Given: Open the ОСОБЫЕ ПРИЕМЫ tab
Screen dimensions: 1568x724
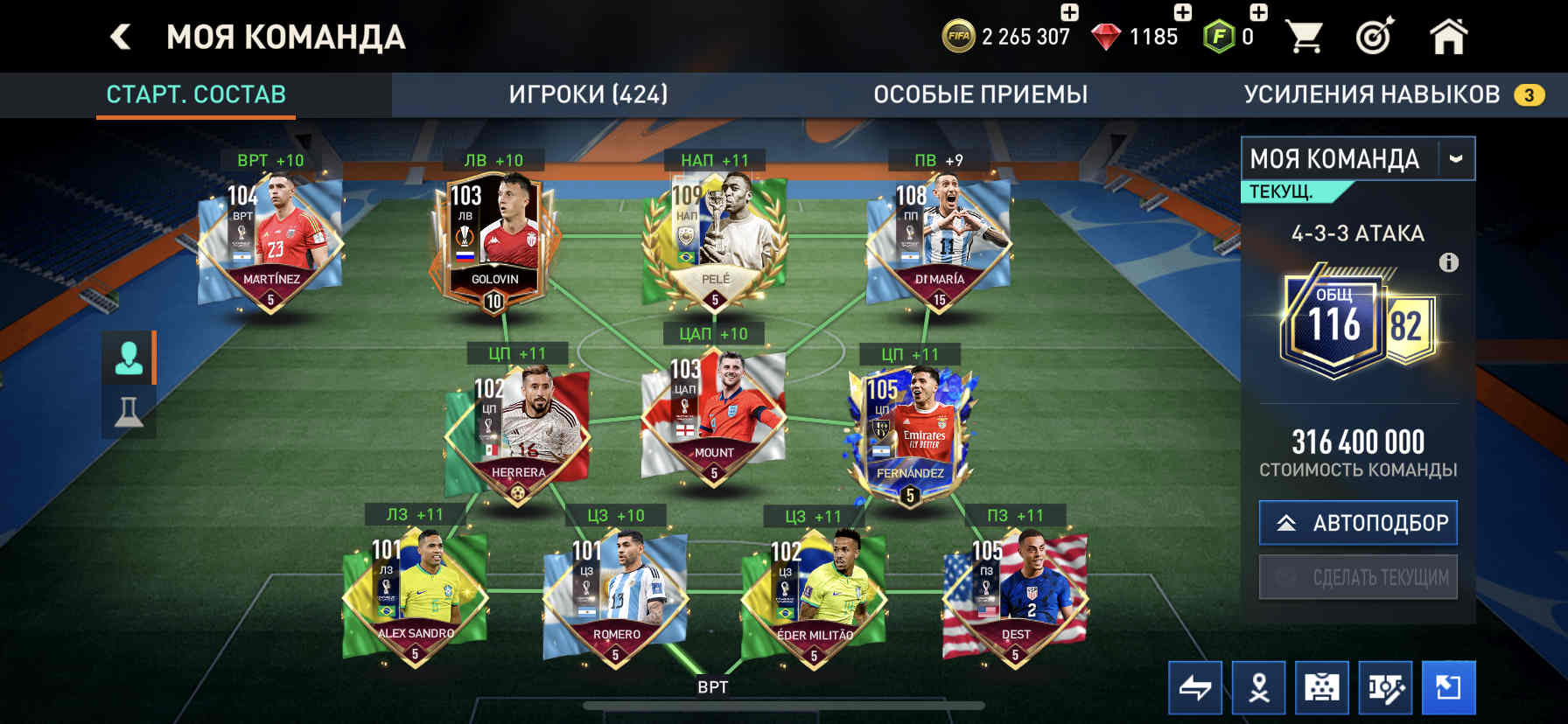Looking at the screenshot, I should pyautogui.click(x=980, y=94).
